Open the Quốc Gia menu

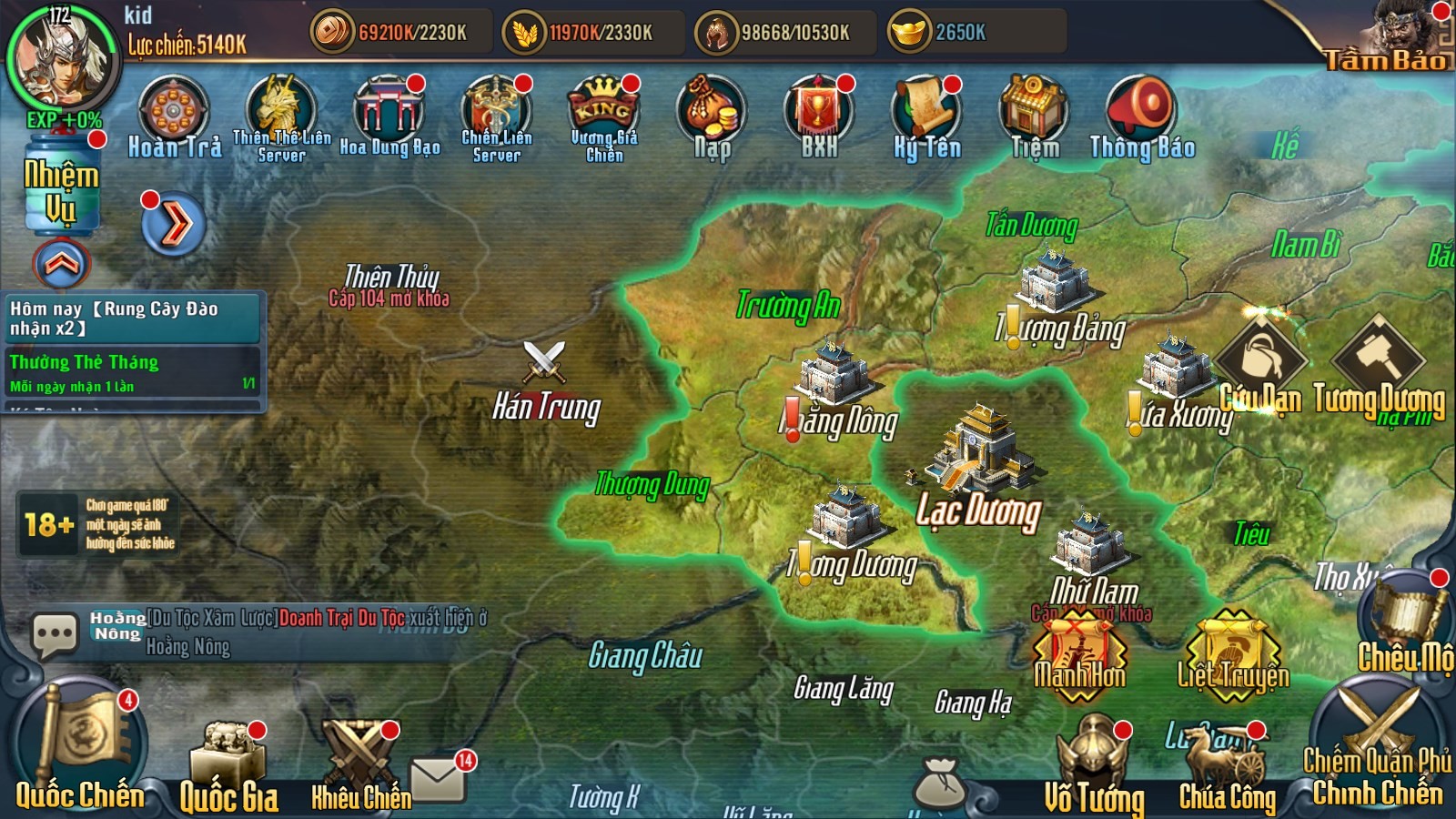[228, 764]
